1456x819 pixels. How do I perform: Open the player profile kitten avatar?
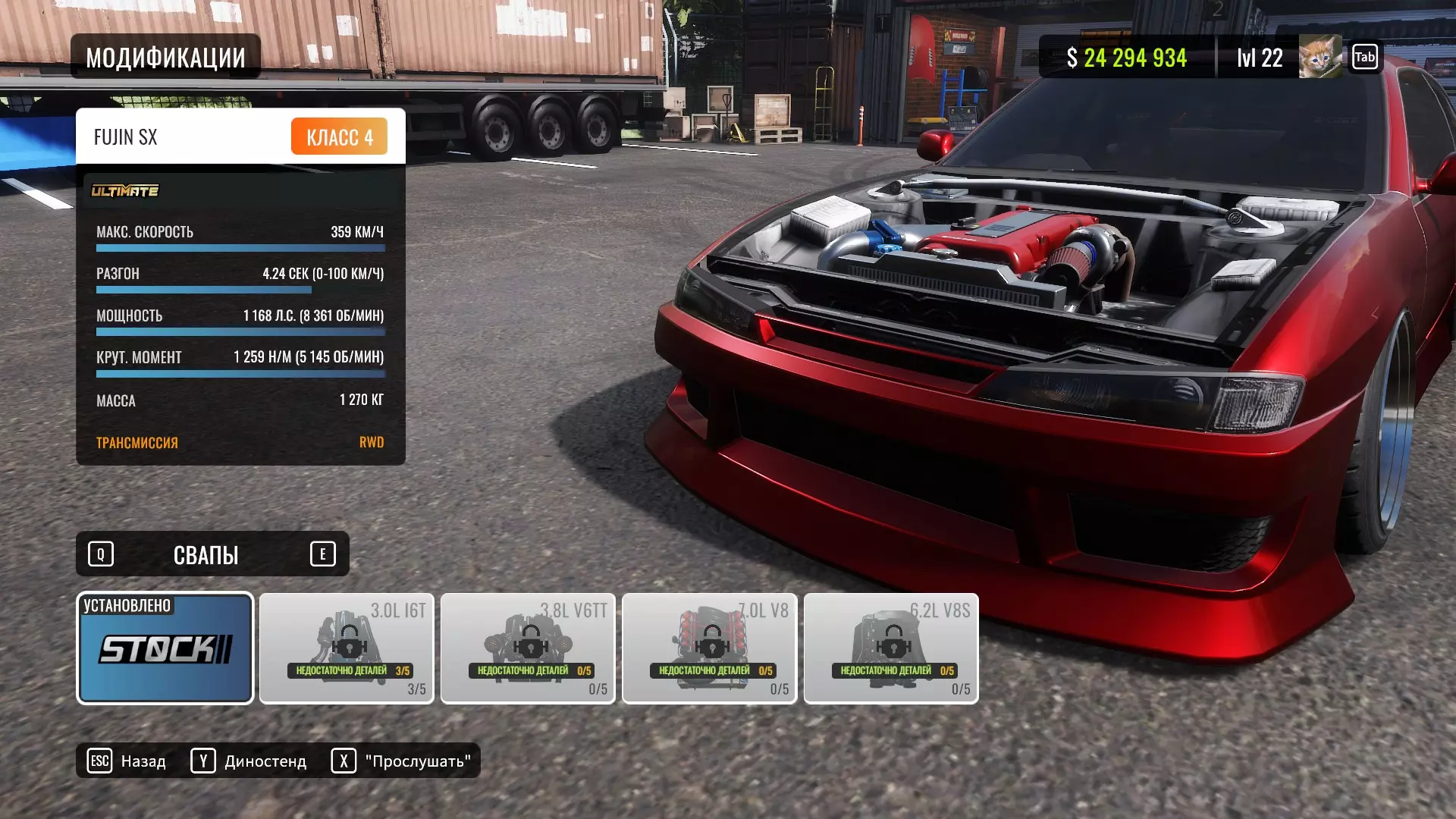(1319, 57)
